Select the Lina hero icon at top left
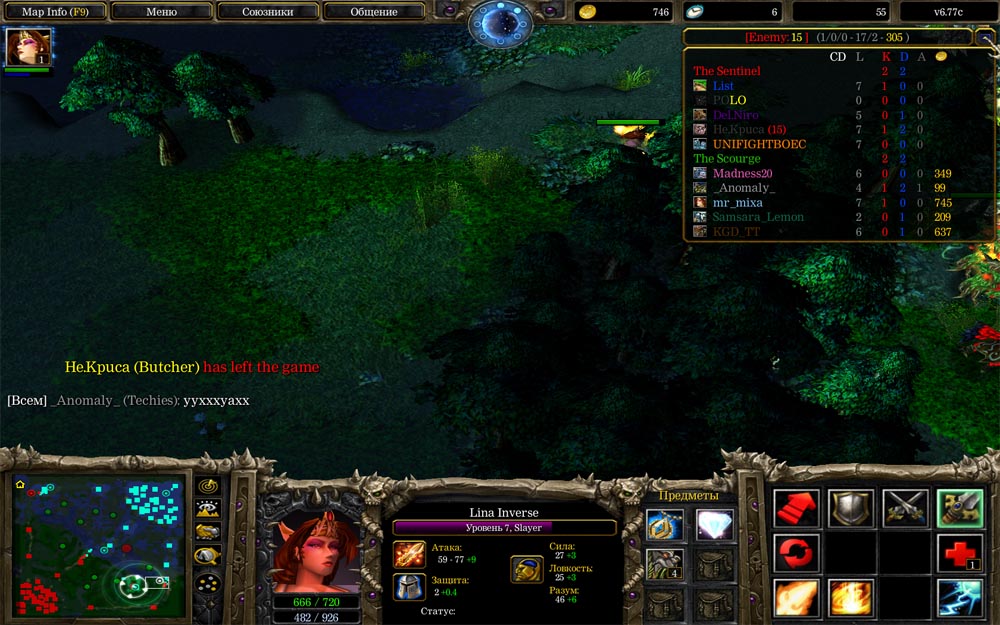1000x625 pixels. point(28,47)
